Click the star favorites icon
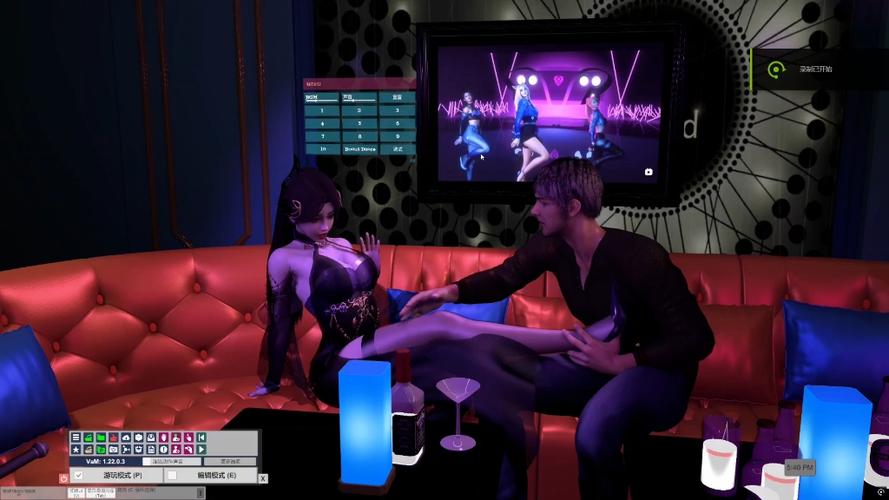This screenshot has height=500, width=889. point(76,449)
